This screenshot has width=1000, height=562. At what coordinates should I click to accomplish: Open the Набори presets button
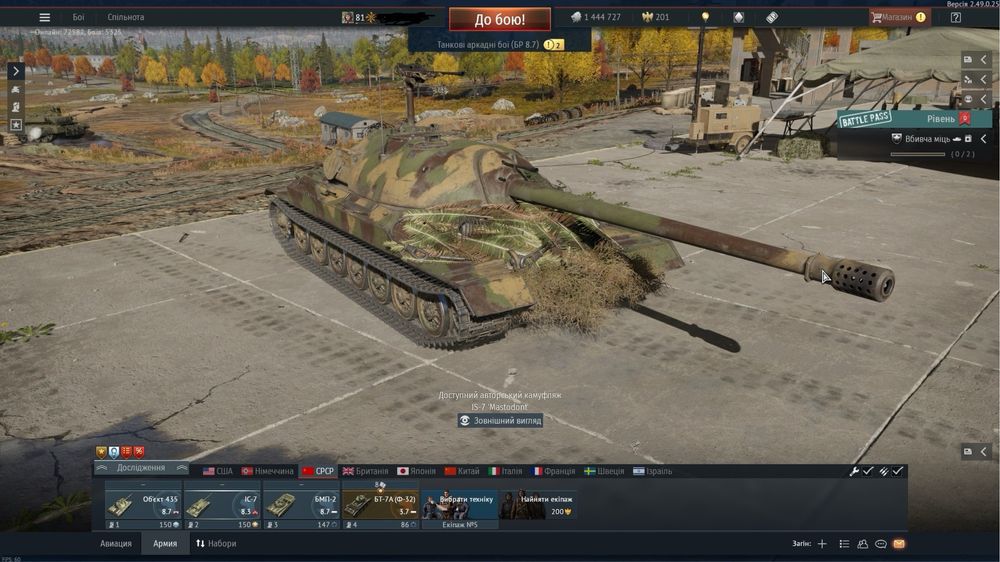[x=216, y=544]
